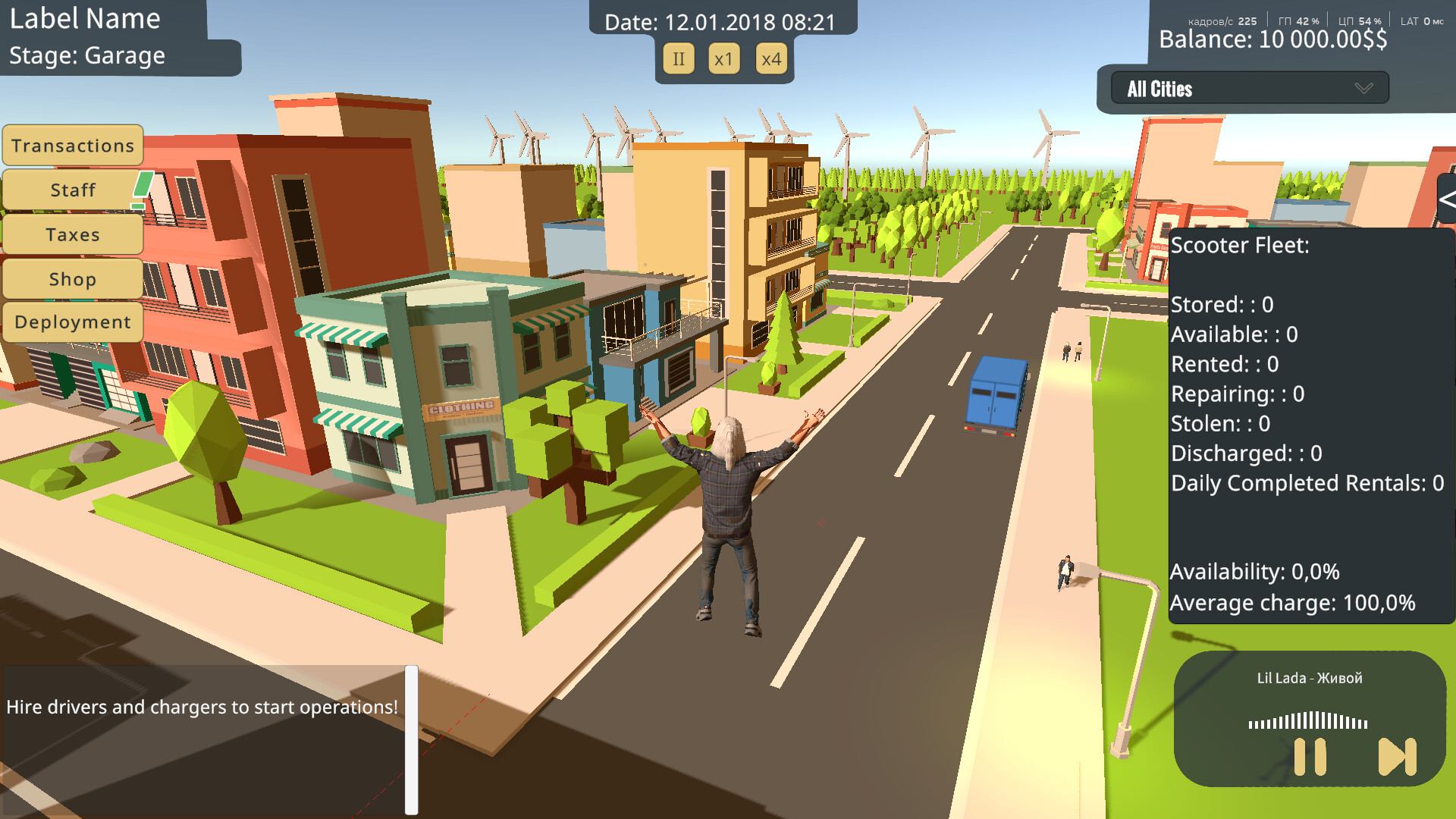
Task: Click the message log scrollbar
Action: coord(411,739)
